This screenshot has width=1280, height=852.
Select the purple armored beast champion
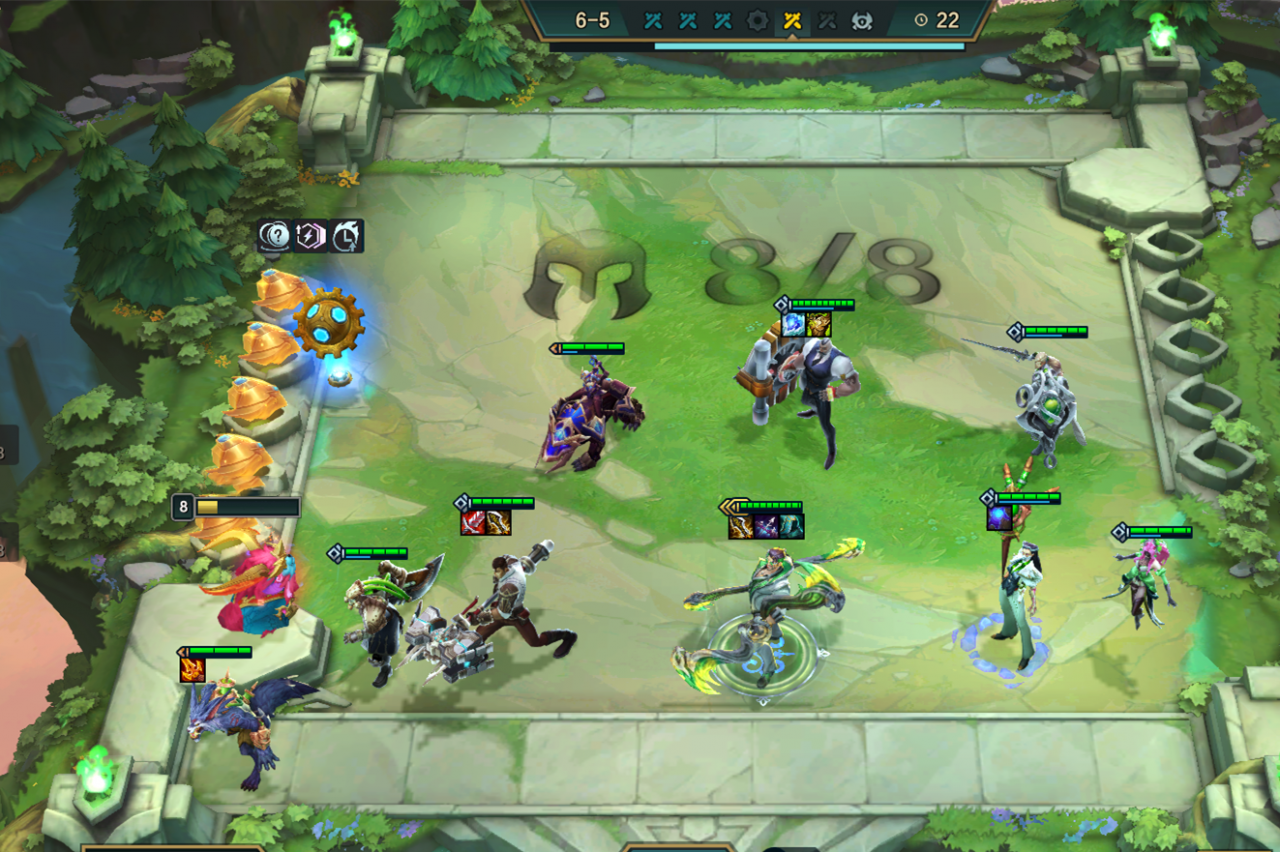pos(590,415)
